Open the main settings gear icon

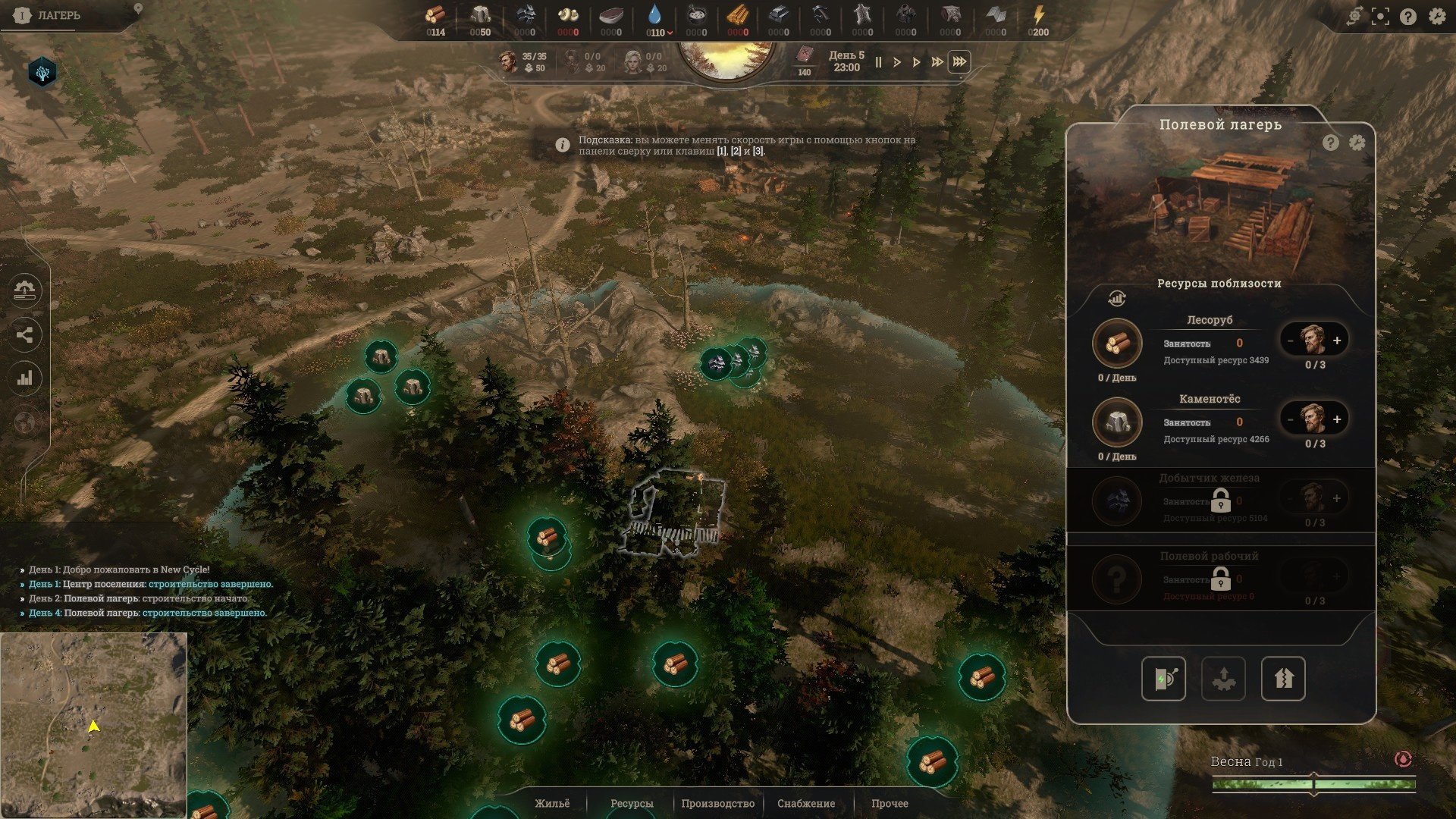click(x=1436, y=17)
